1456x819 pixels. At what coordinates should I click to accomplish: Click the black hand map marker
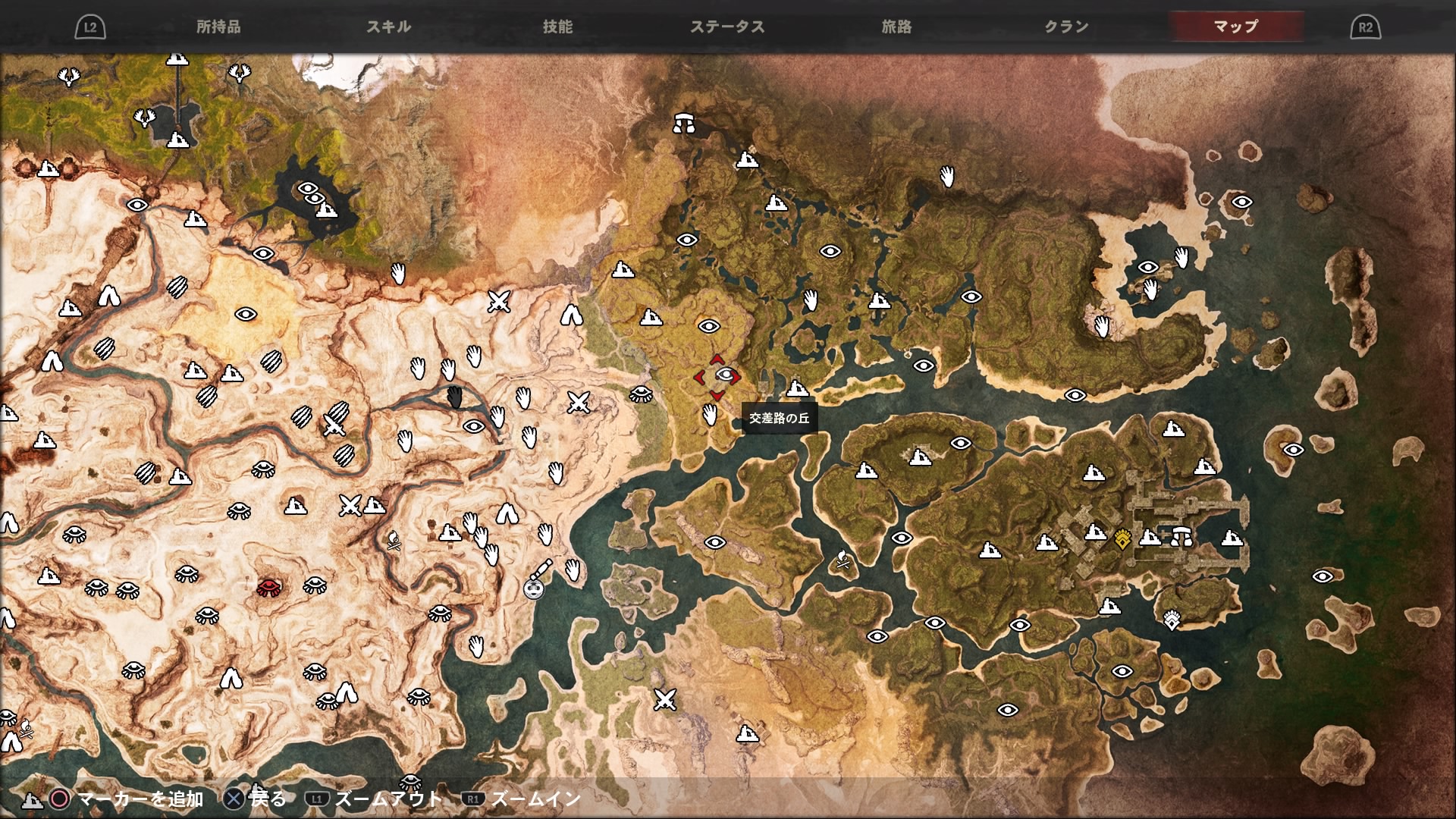[454, 397]
